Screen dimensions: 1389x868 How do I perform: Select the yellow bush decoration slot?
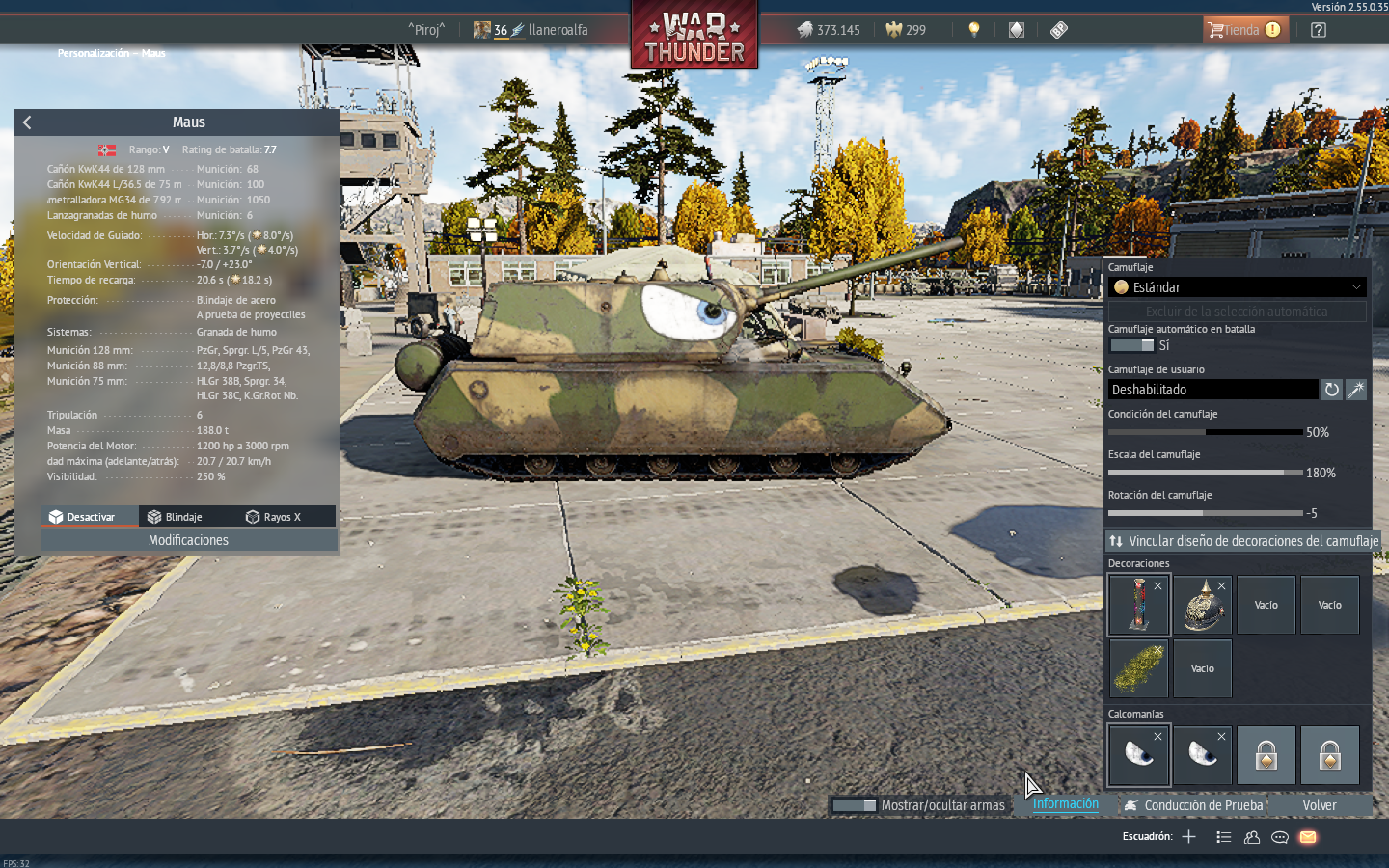tap(1138, 669)
